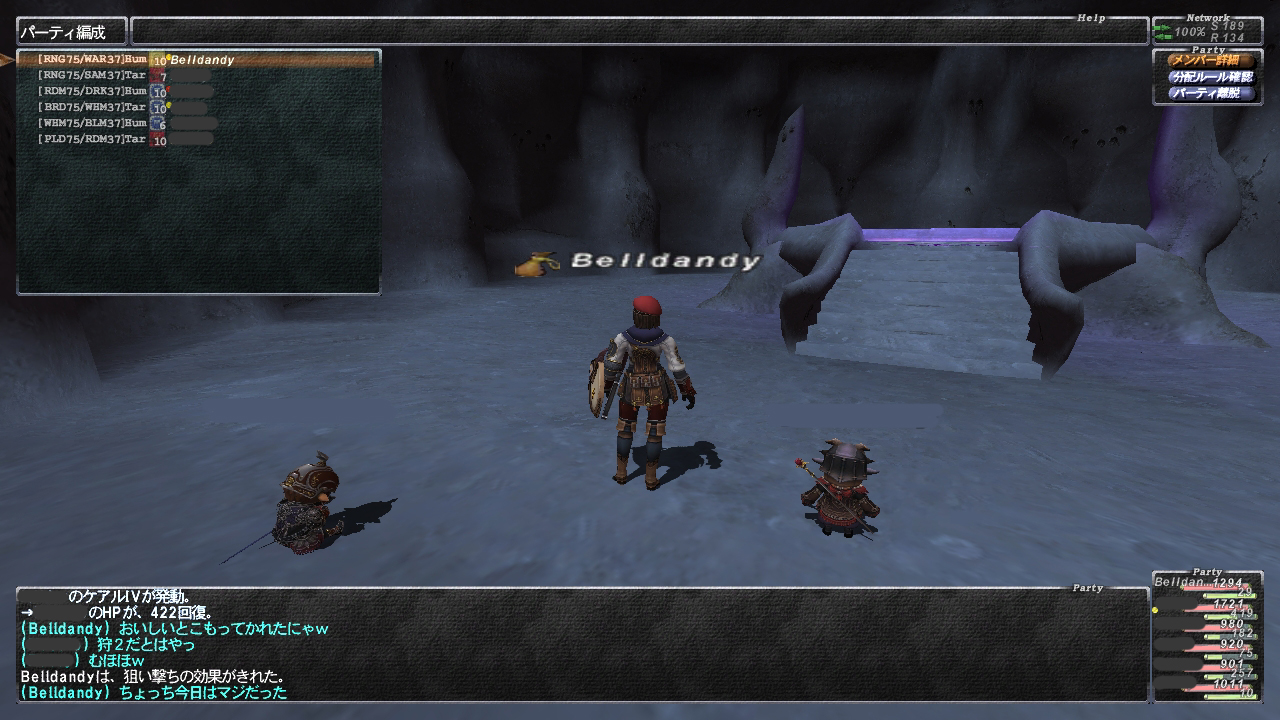Click the party chat log window
Screen dimensions: 1280x720
[x=580, y=645]
